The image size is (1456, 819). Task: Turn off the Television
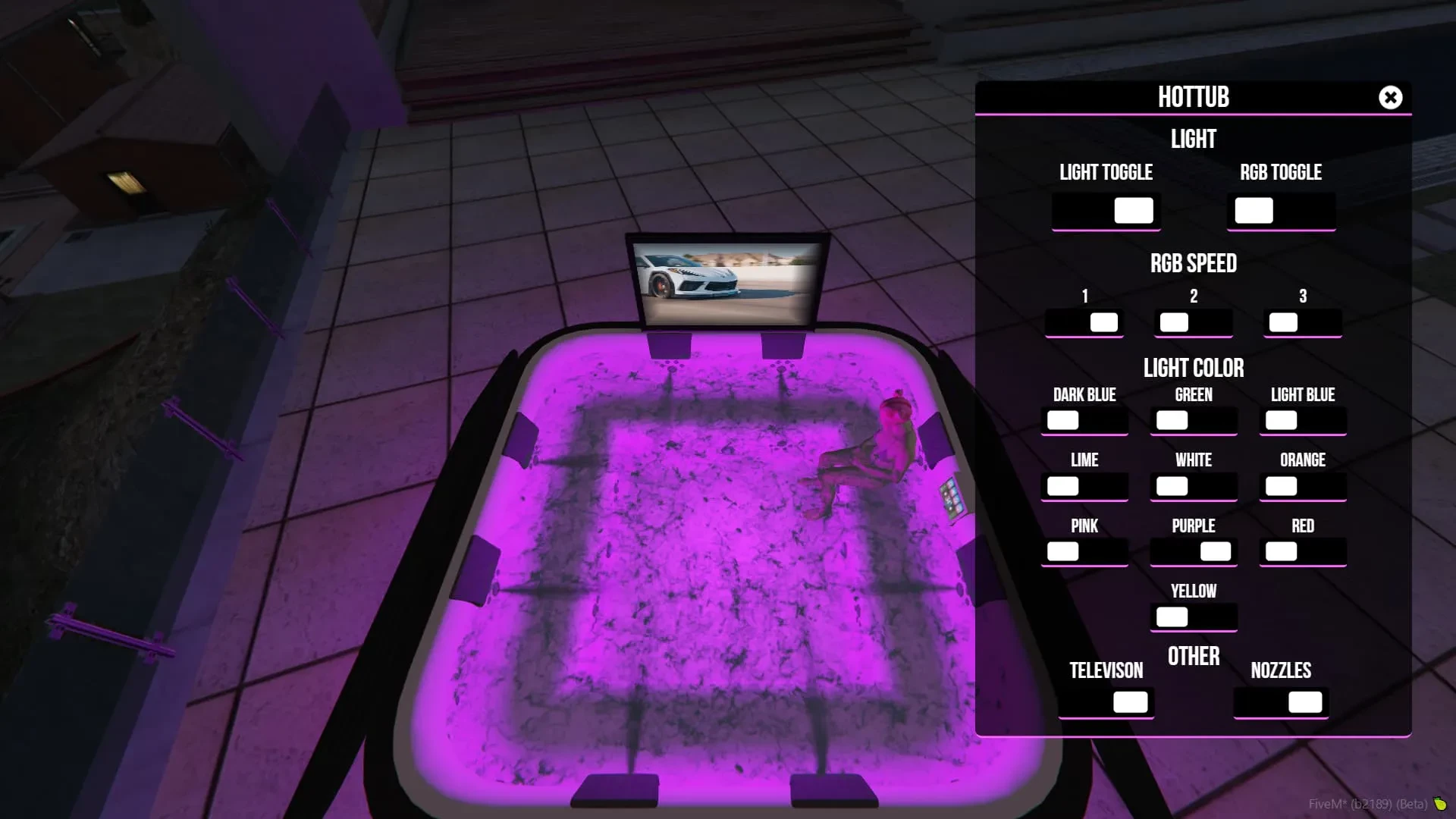pos(1106,701)
